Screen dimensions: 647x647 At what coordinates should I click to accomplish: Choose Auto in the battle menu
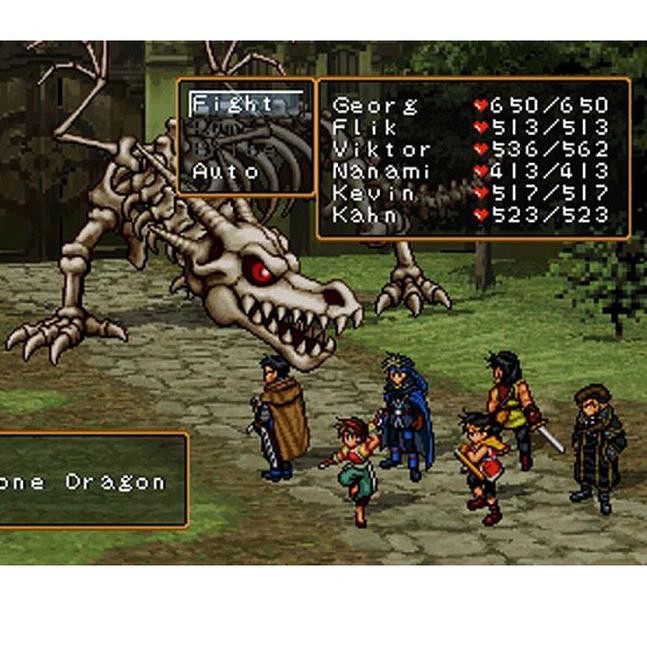pos(225,171)
